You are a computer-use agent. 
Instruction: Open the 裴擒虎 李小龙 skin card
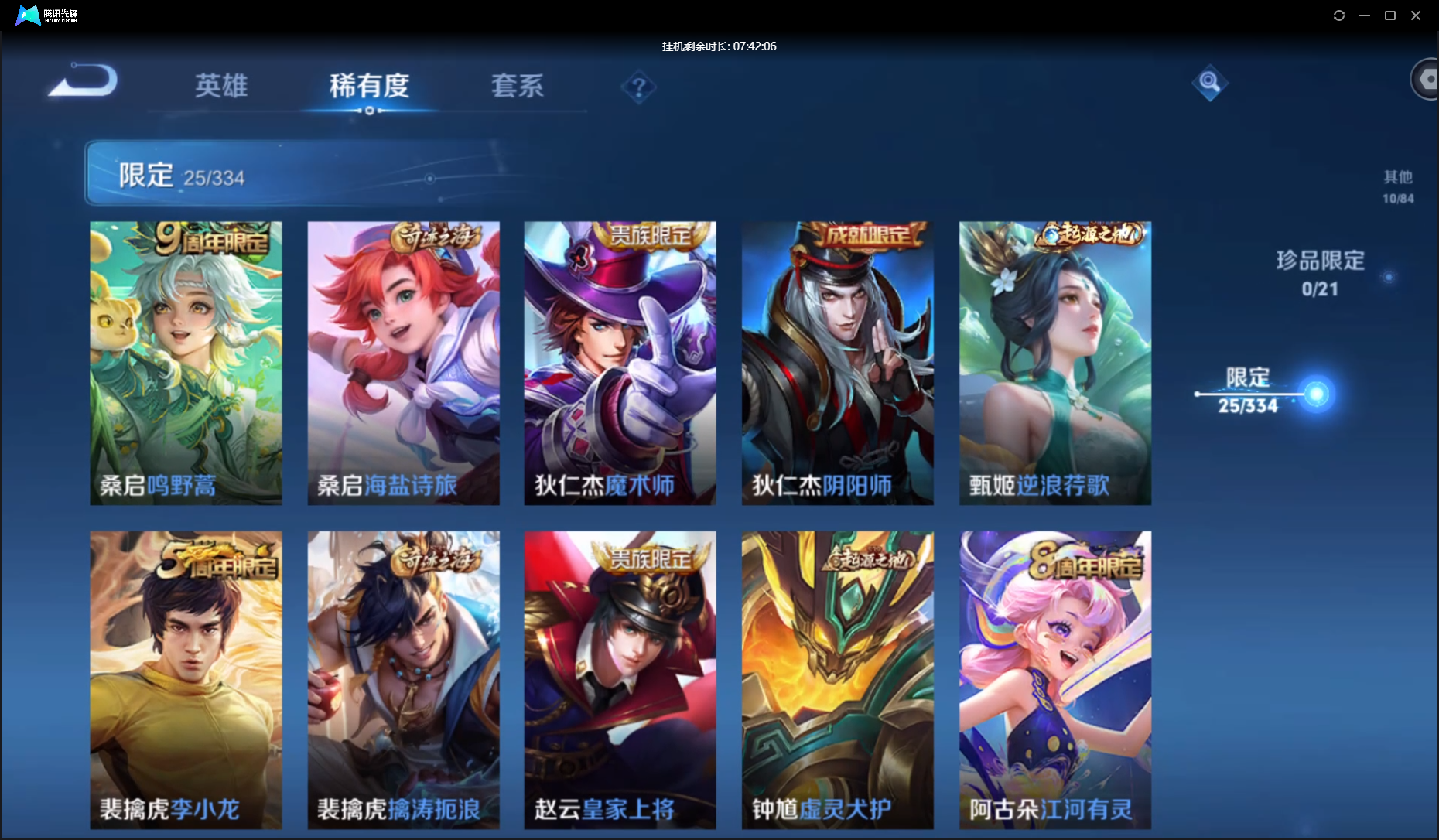186,679
